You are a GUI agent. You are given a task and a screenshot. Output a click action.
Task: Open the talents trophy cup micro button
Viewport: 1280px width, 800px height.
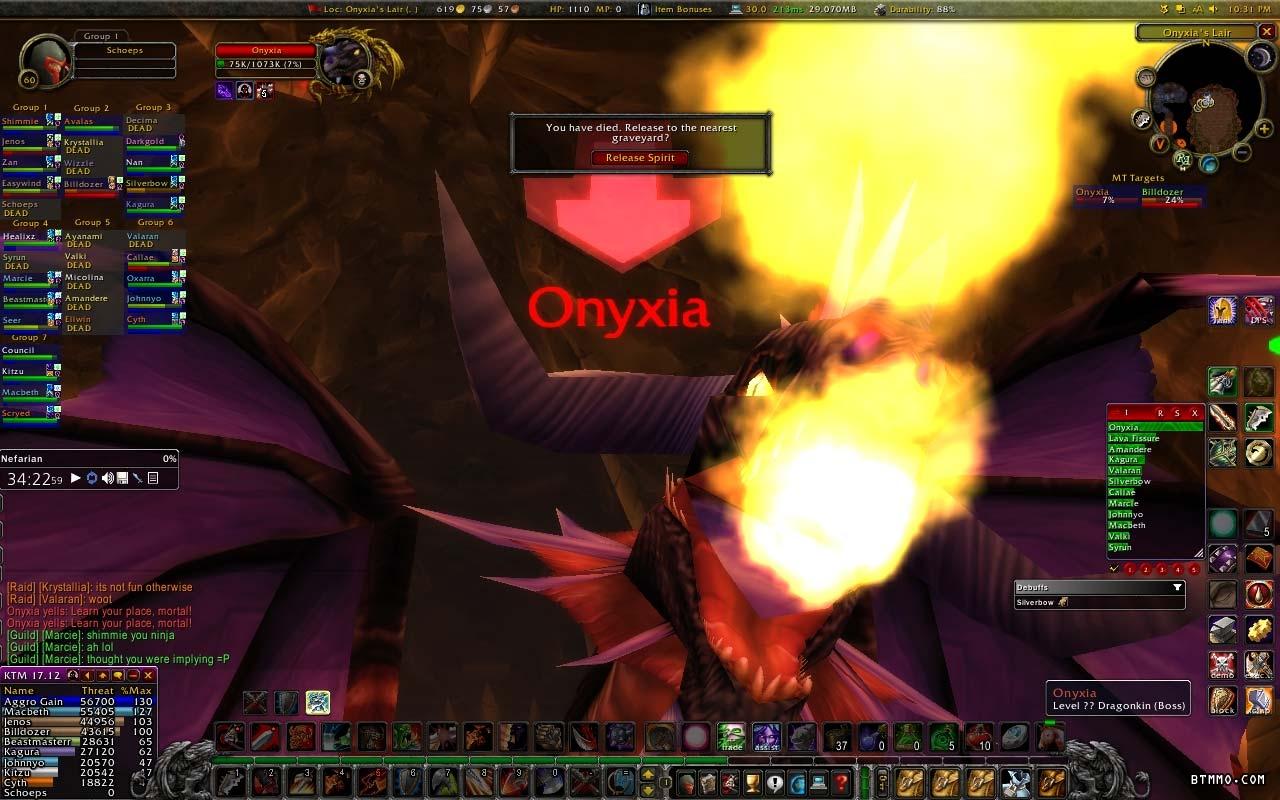click(x=752, y=781)
